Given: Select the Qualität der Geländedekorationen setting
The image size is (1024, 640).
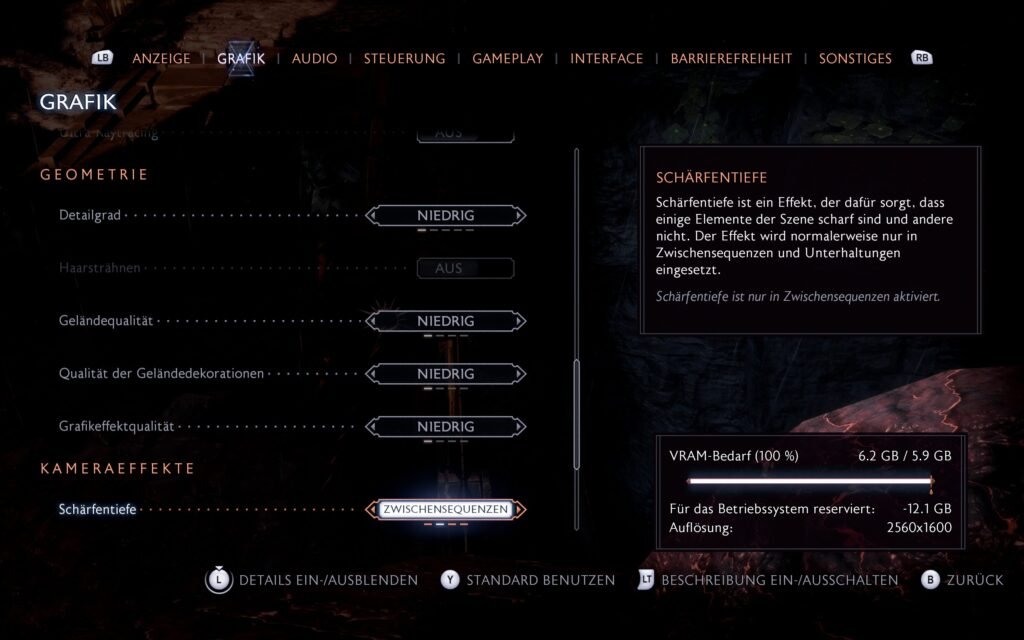Looking at the screenshot, I should 446,374.
